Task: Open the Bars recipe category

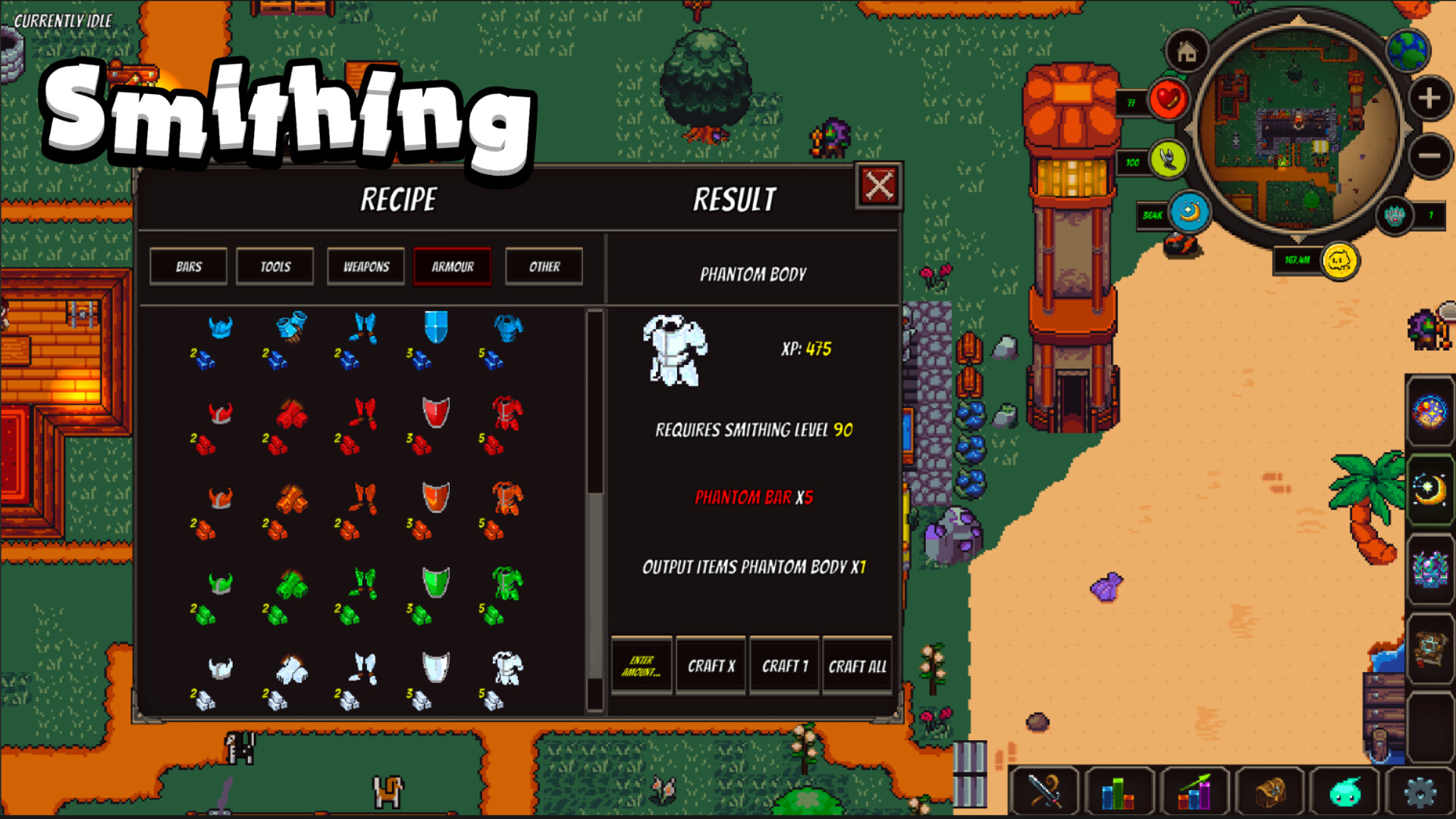Action: tap(187, 266)
